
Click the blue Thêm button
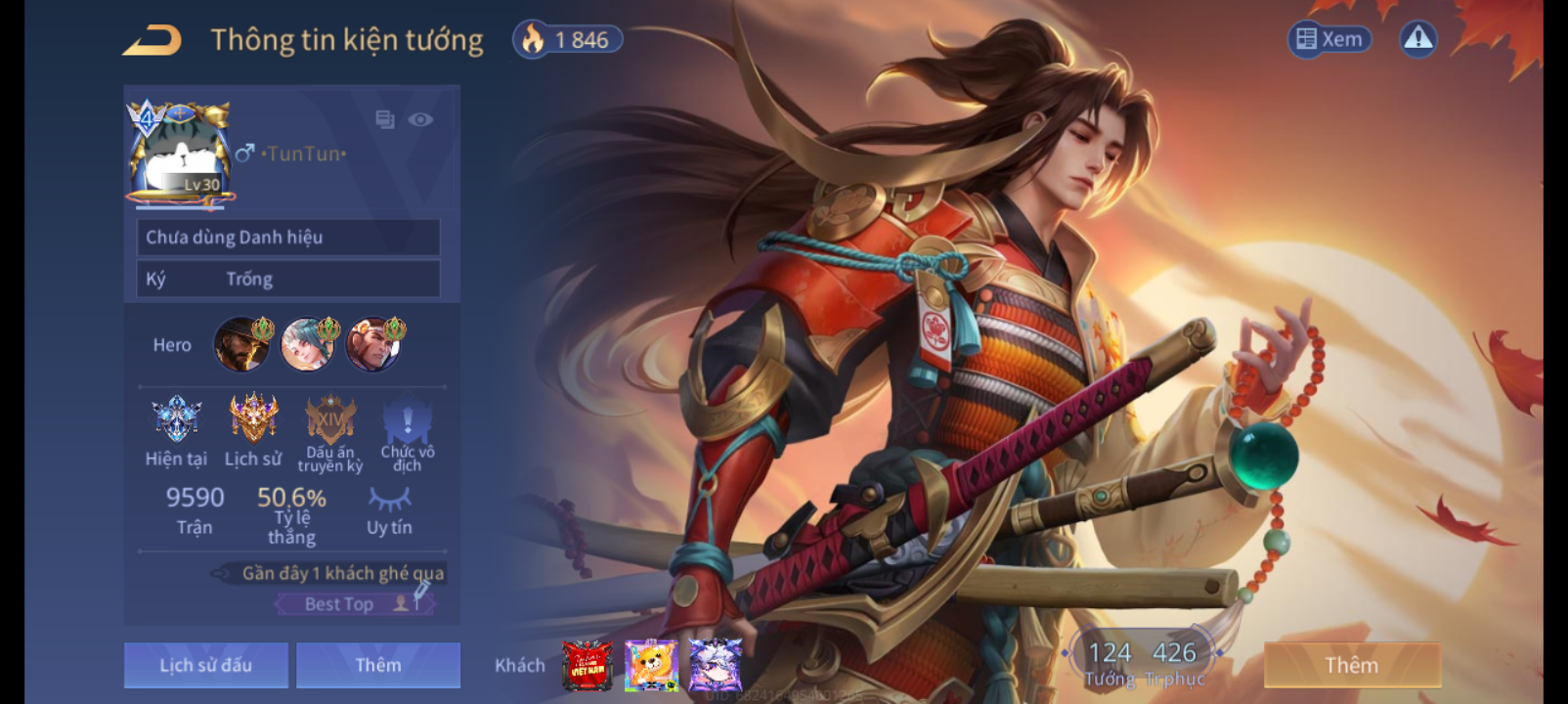tap(378, 665)
